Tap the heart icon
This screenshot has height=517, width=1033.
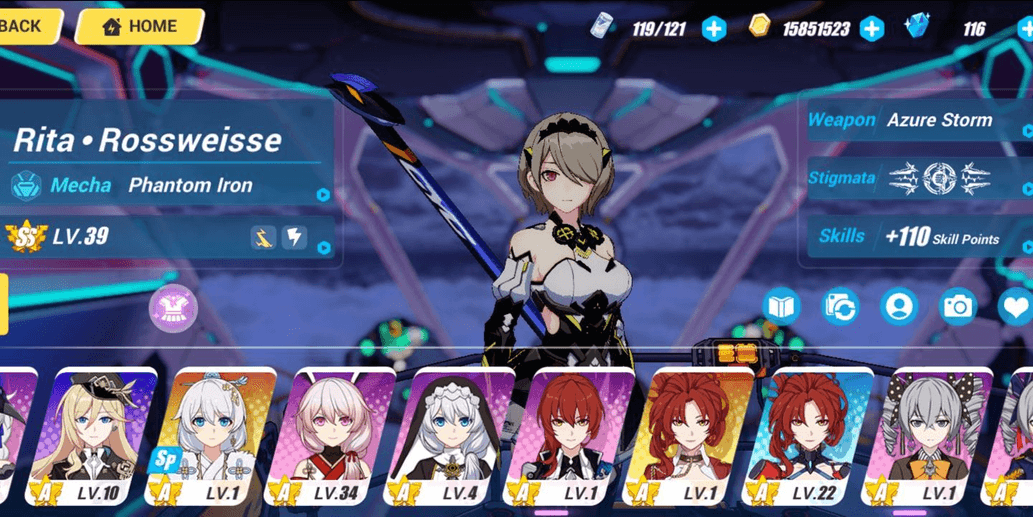[1016, 307]
